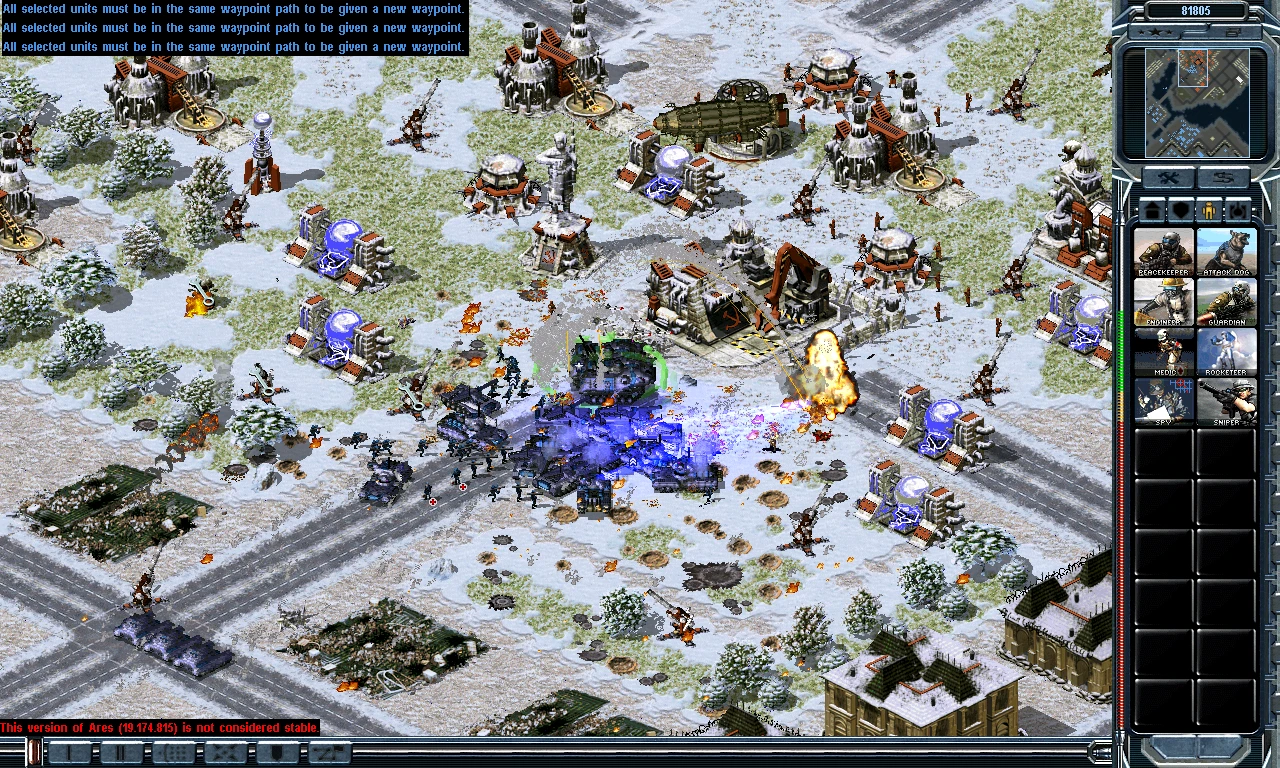Activate the dotted-grid command bar button
Viewport: 1280px width, 768px height.
174,753
